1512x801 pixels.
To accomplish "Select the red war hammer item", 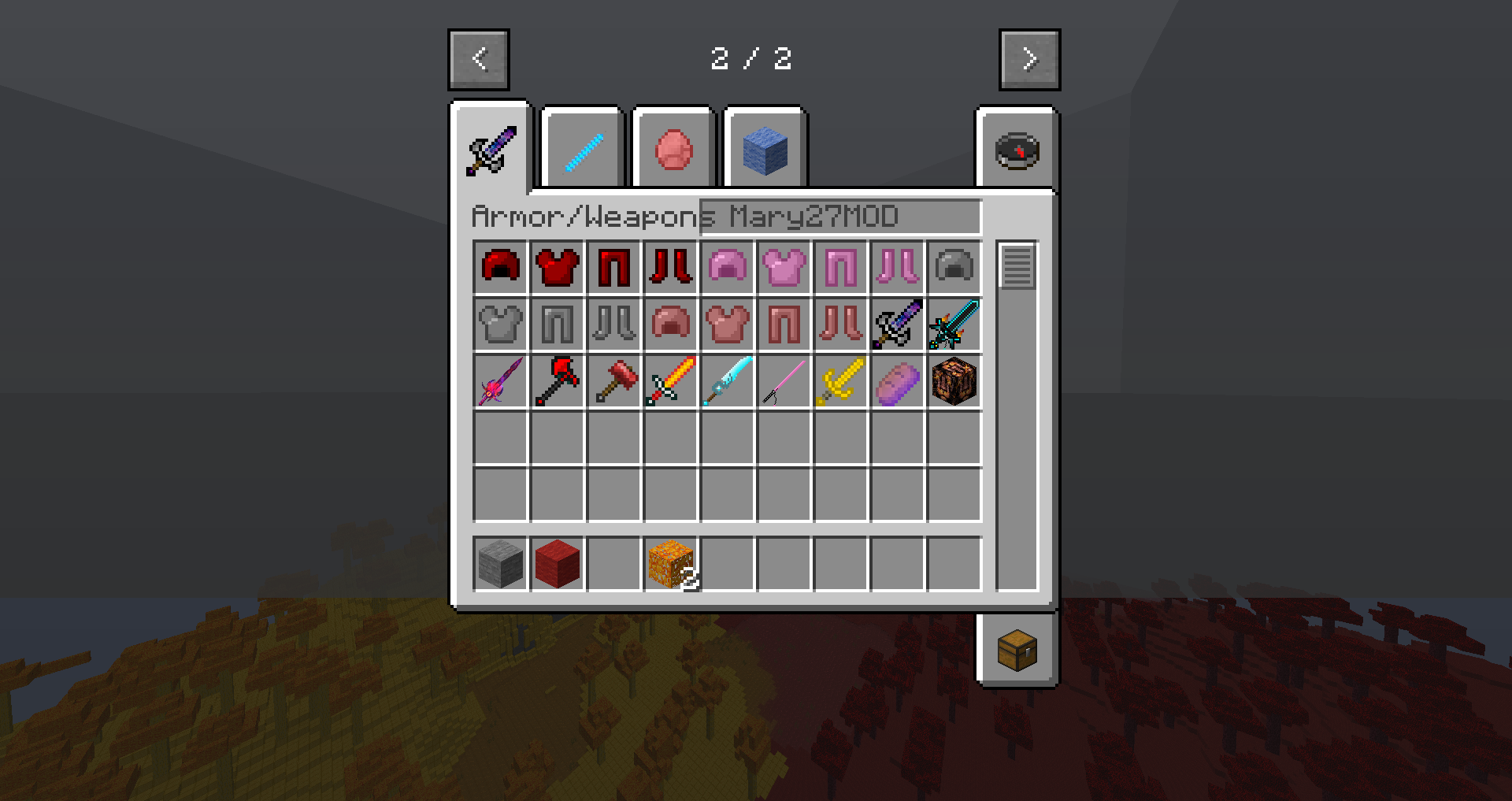I will point(614,380).
